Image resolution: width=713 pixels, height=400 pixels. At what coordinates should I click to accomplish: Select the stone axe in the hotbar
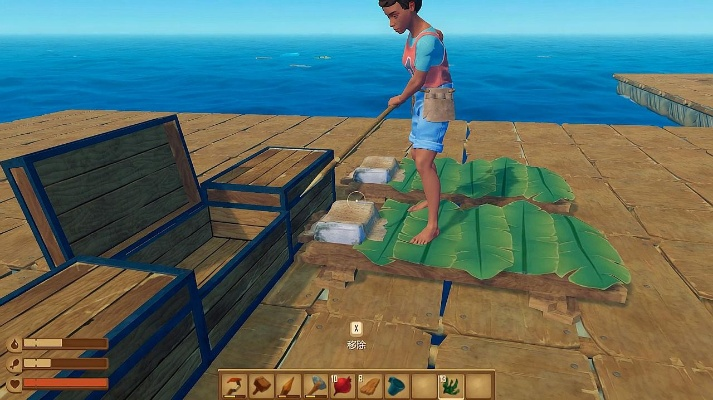(x=316, y=386)
